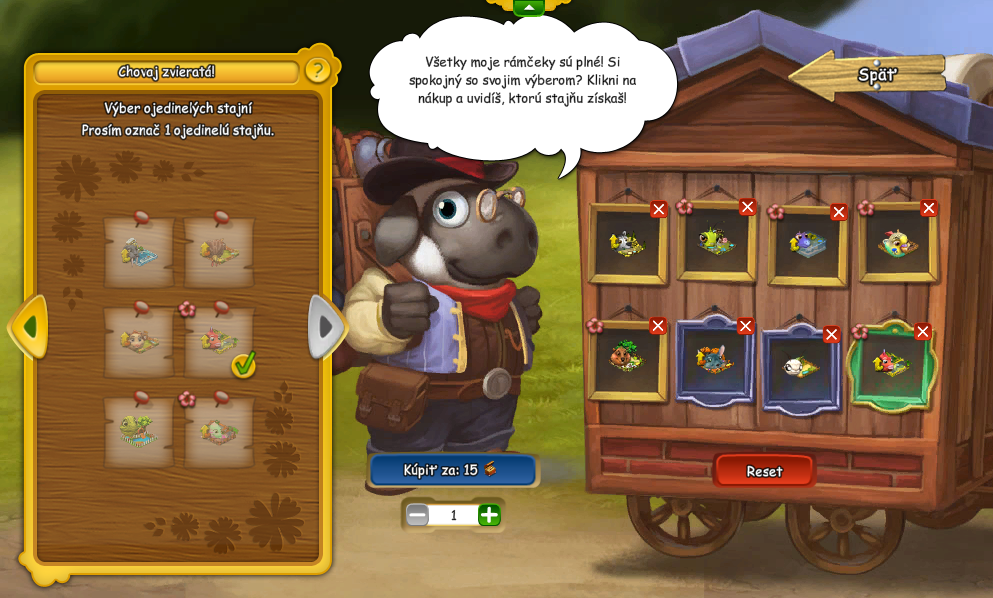Remove the raccoon stable from its gold frame
Image resolution: width=993 pixels, height=598 pixels.
click(659, 209)
